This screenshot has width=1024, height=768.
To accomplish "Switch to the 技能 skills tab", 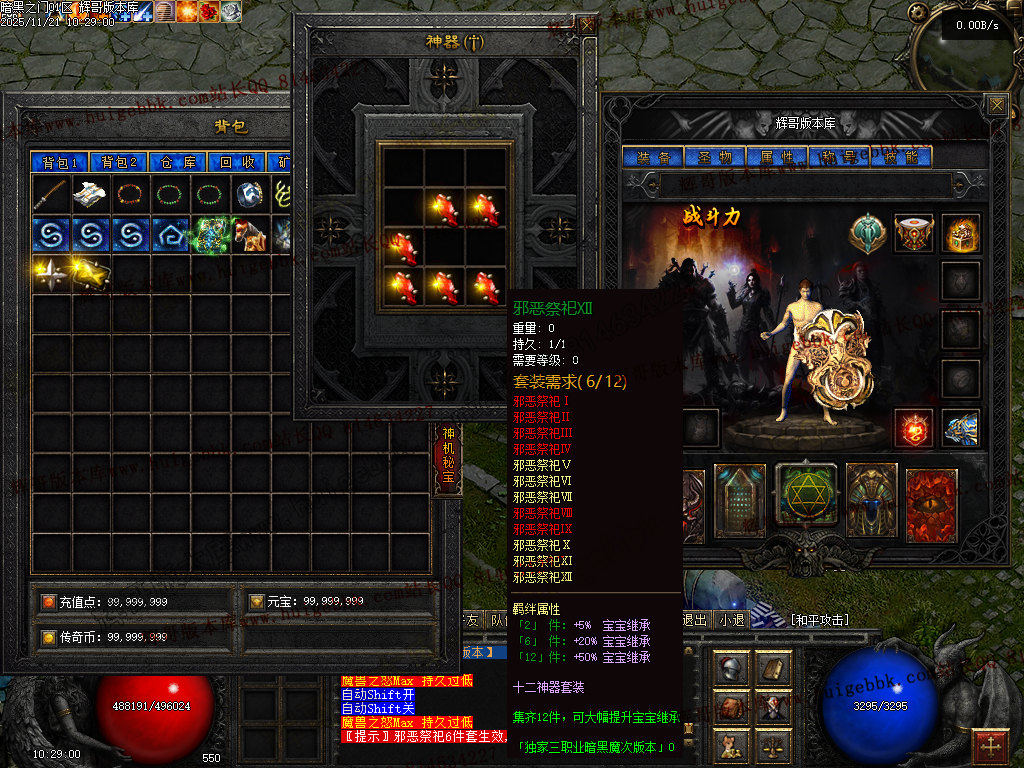I will point(900,157).
